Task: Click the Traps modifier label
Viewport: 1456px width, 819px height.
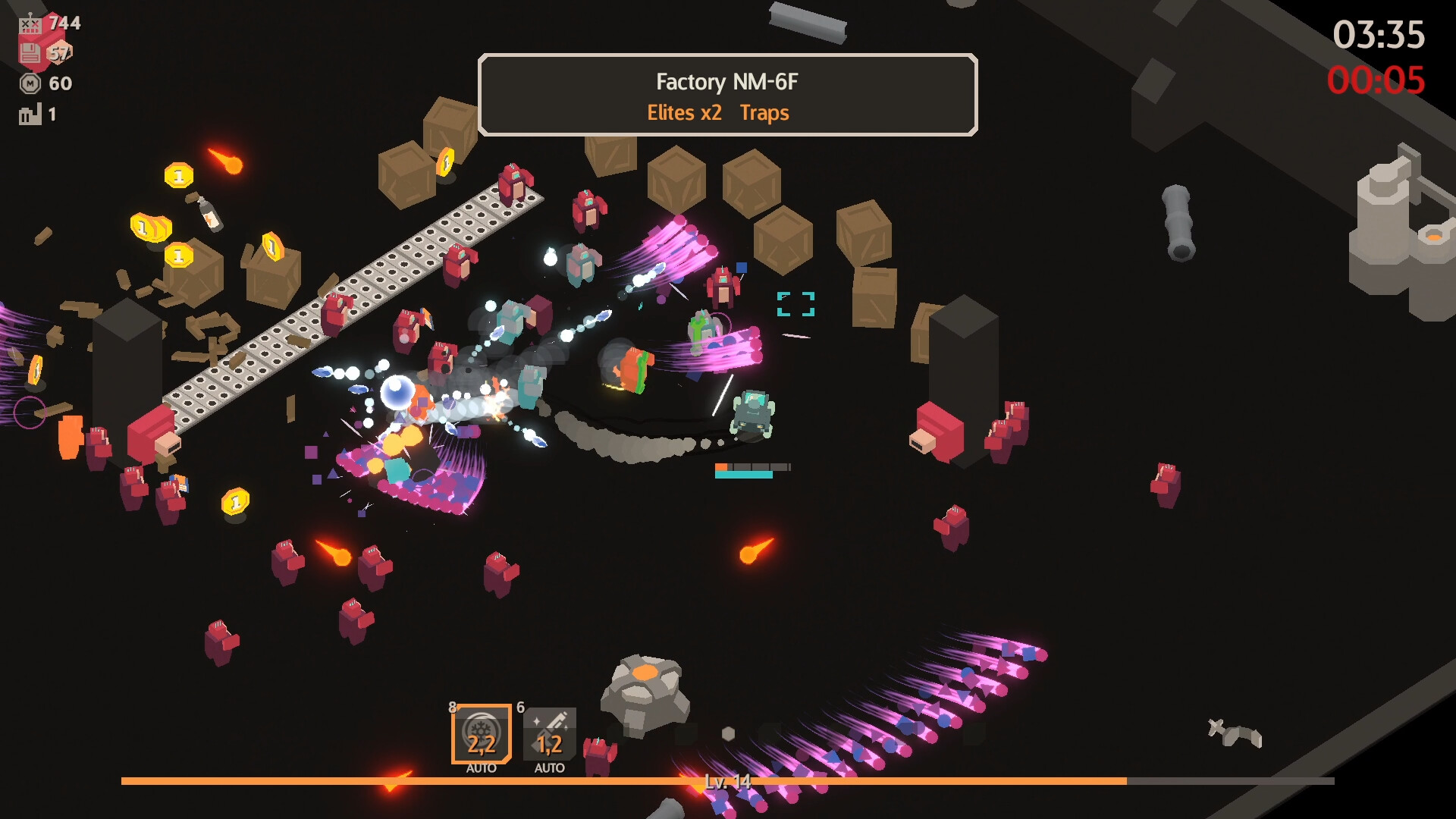Action: (x=765, y=113)
